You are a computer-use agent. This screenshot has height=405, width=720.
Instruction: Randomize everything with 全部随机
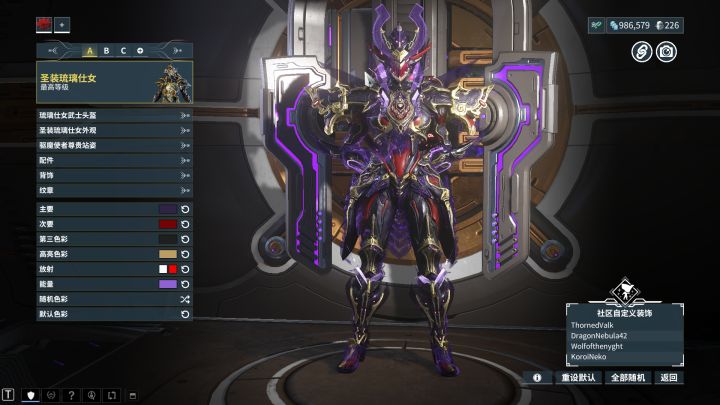pyautogui.click(x=628, y=378)
